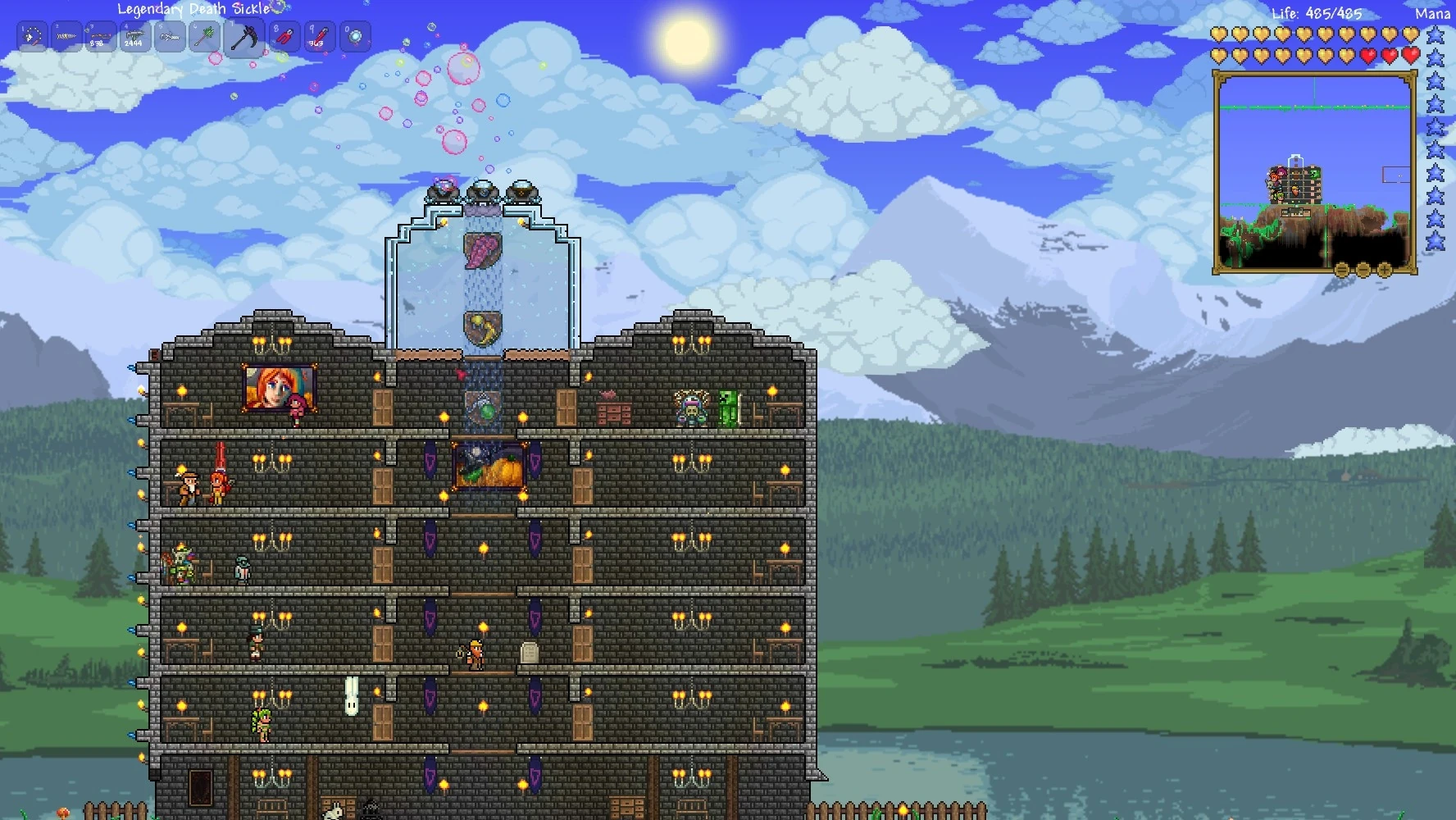Click the red heart at the life bar end
Image resolution: width=1456 pixels, height=820 pixels.
point(1410,56)
